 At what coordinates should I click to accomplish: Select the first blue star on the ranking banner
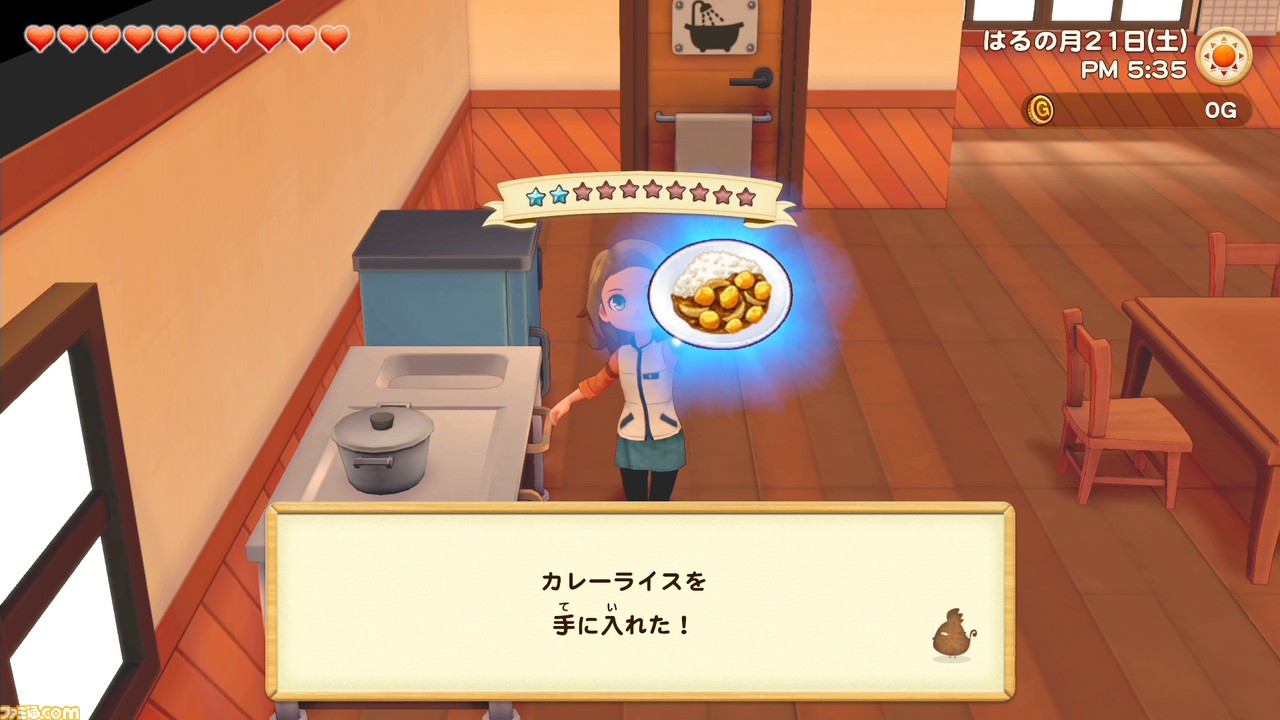536,195
